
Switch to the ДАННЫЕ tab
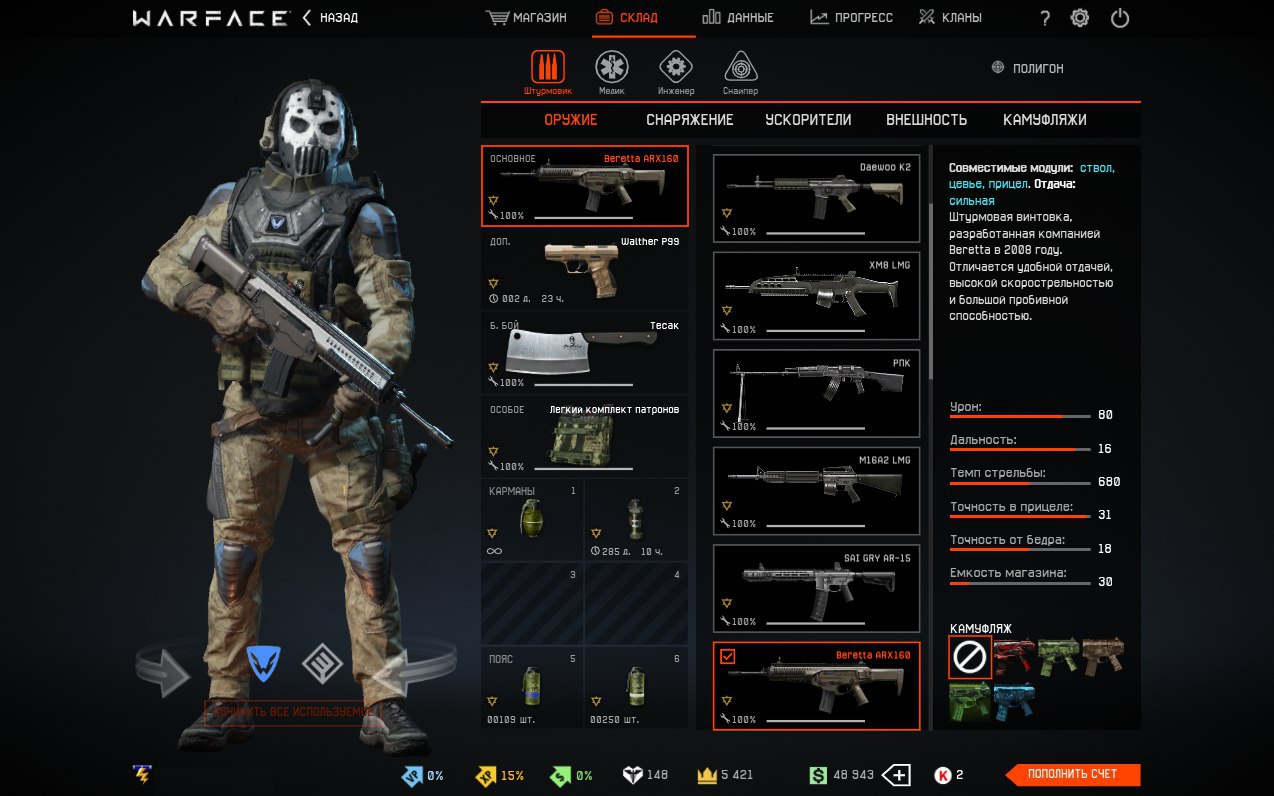click(x=738, y=18)
